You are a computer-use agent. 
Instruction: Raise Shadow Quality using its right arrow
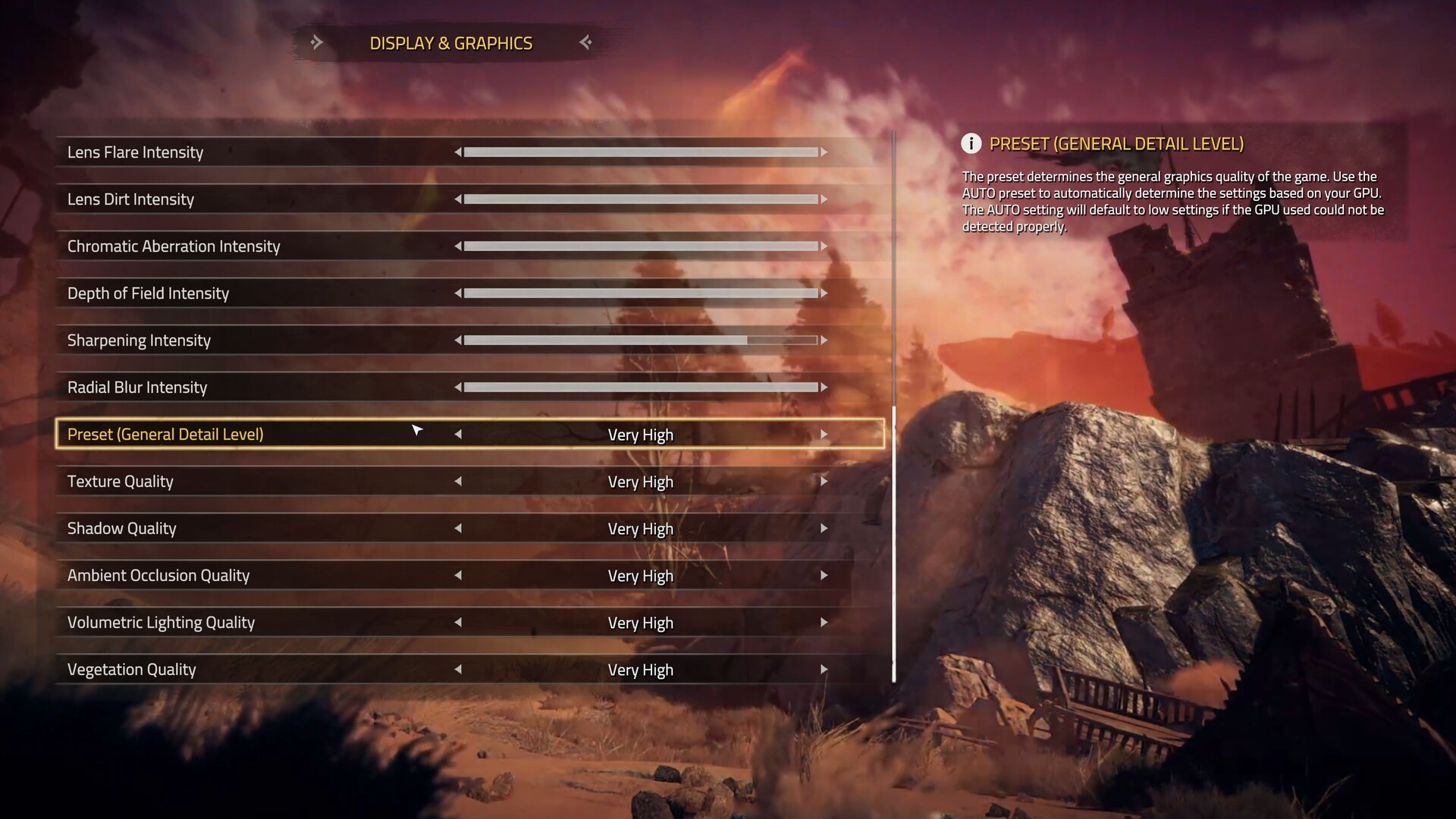pos(824,529)
